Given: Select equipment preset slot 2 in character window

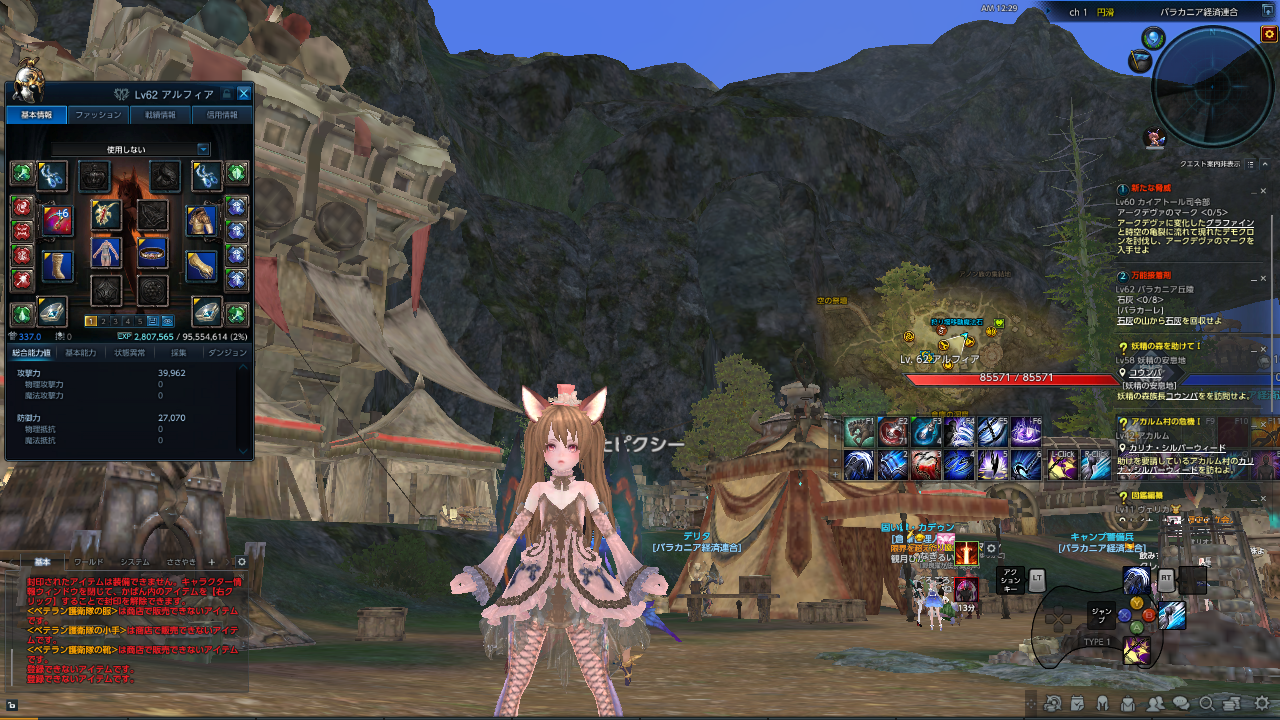Looking at the screenshot, I should tap(103, 321).
